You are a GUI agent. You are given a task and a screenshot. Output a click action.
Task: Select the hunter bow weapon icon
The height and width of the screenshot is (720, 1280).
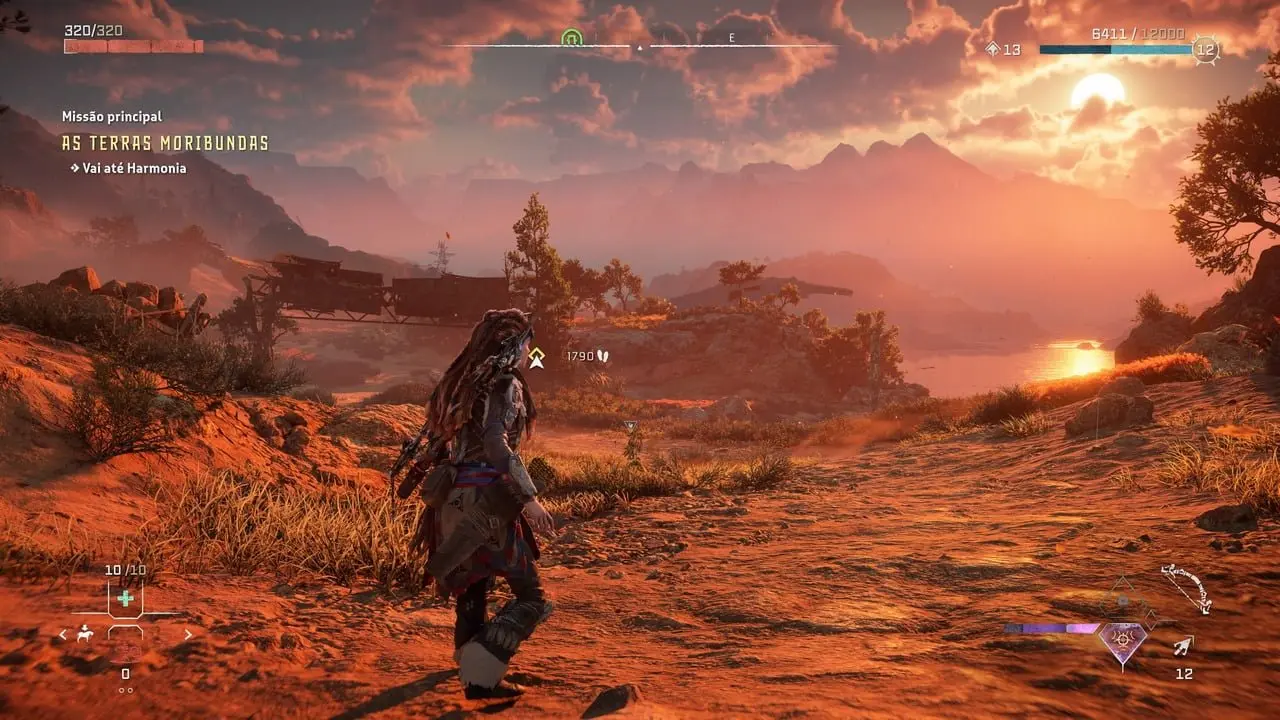[x=1187, y=588]
